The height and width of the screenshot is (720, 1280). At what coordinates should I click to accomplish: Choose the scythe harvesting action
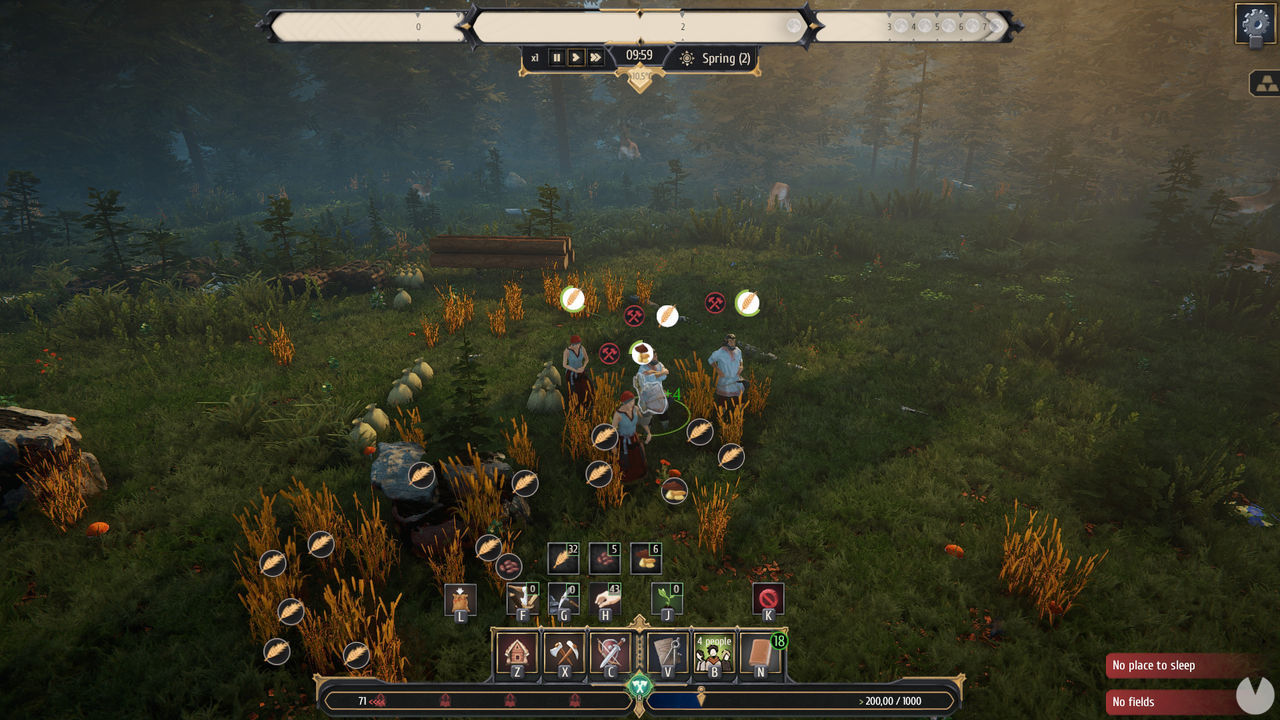click(x=564, y=599)
